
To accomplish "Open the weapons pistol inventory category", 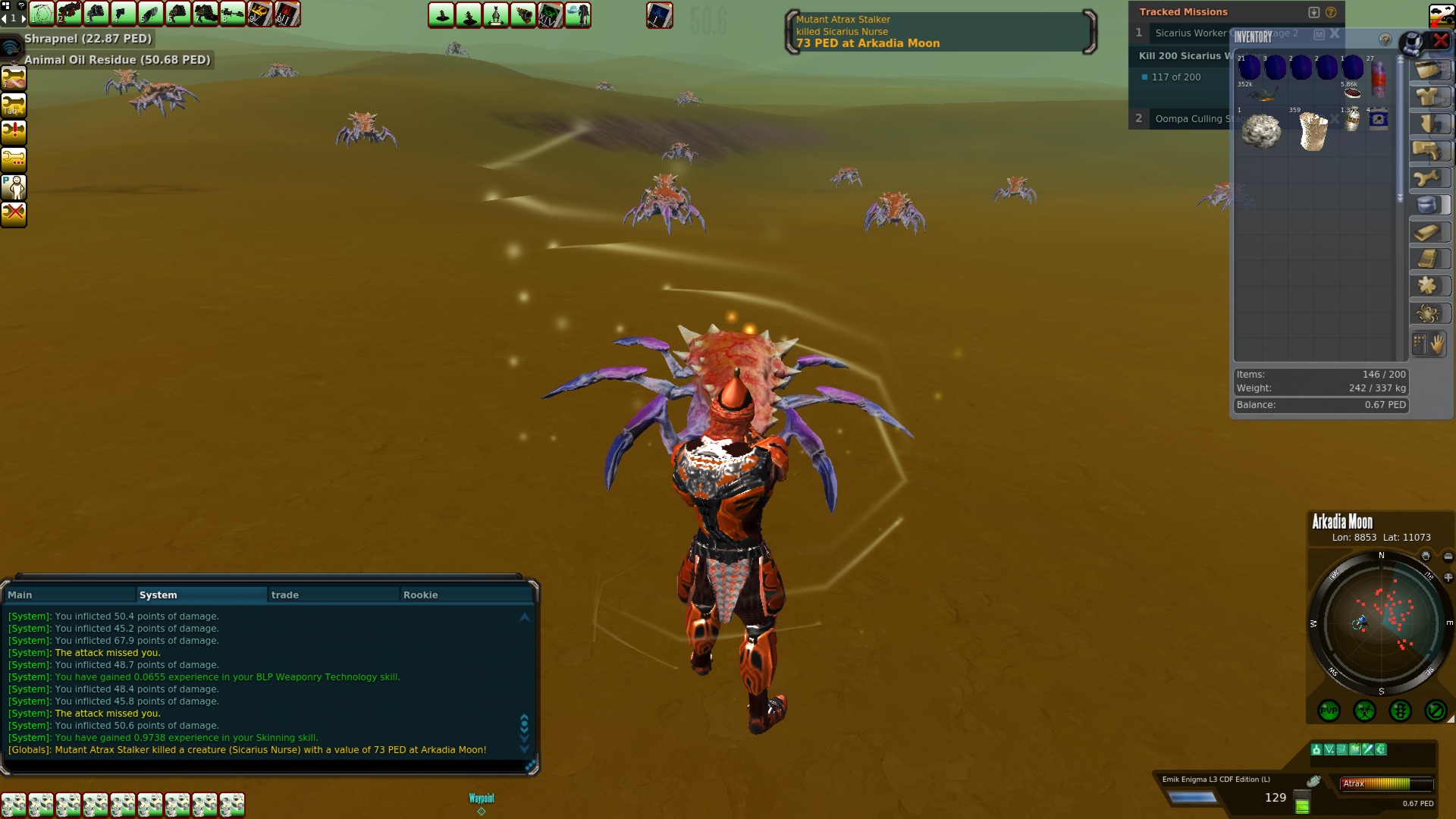I will [x=1429, y=151].
